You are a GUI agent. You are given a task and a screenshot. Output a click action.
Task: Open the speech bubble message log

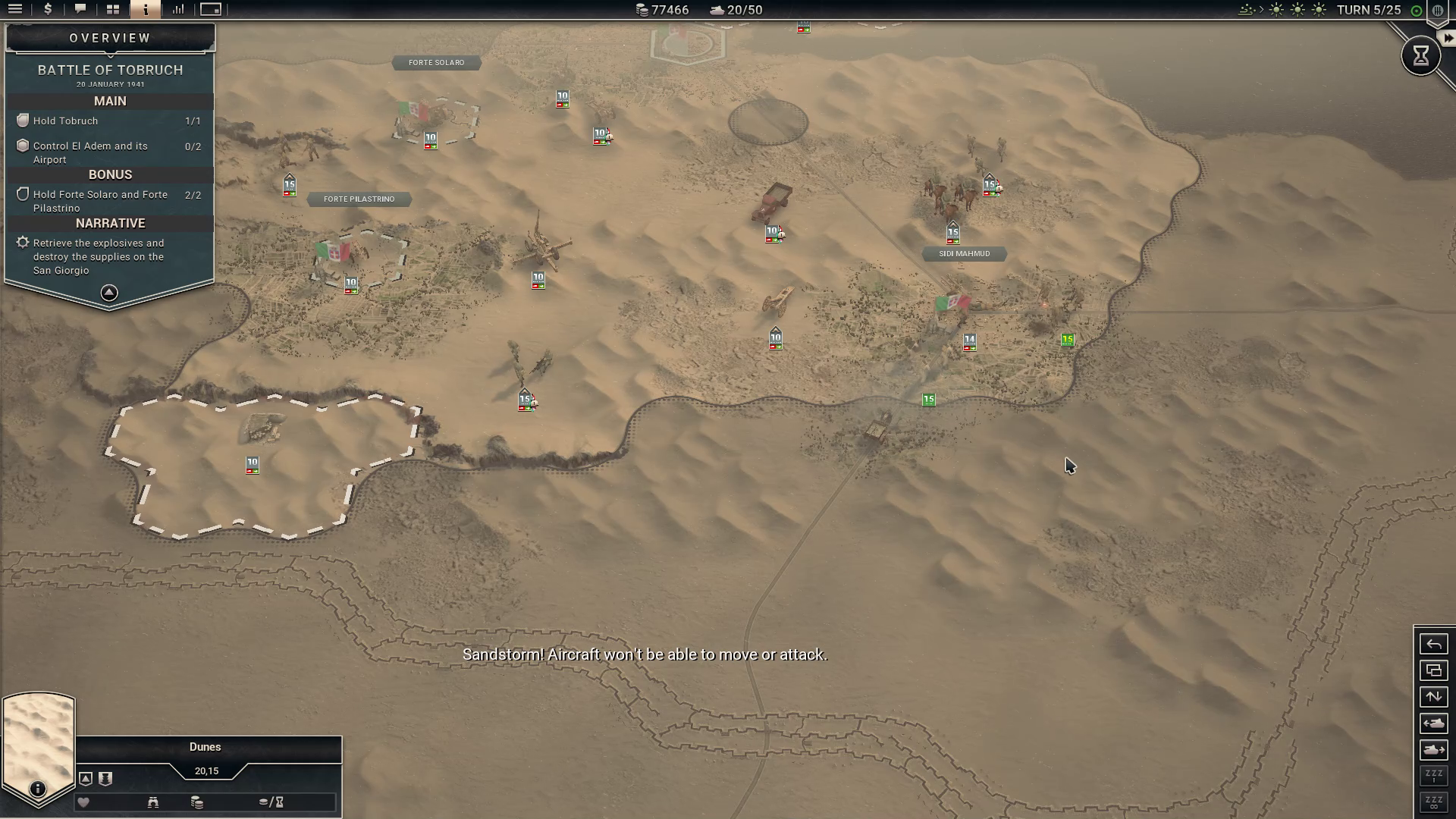pyautogui.click(x=80, y=9)
